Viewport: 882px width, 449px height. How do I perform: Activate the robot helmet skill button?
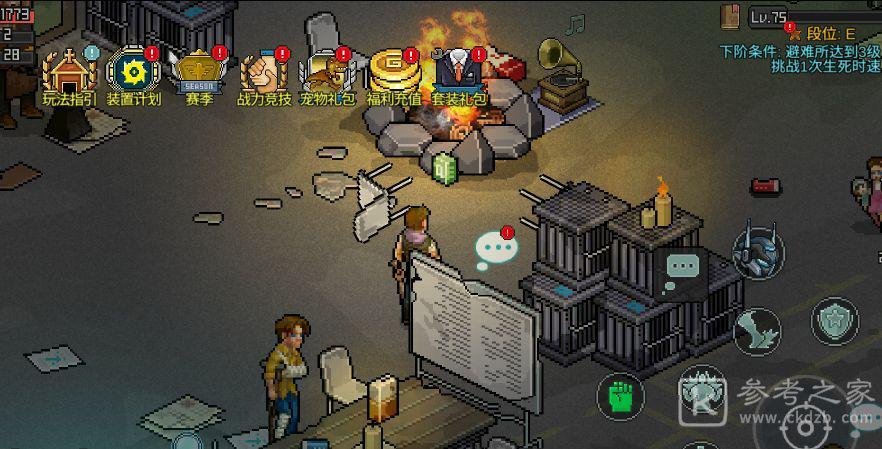pos(757,251)
